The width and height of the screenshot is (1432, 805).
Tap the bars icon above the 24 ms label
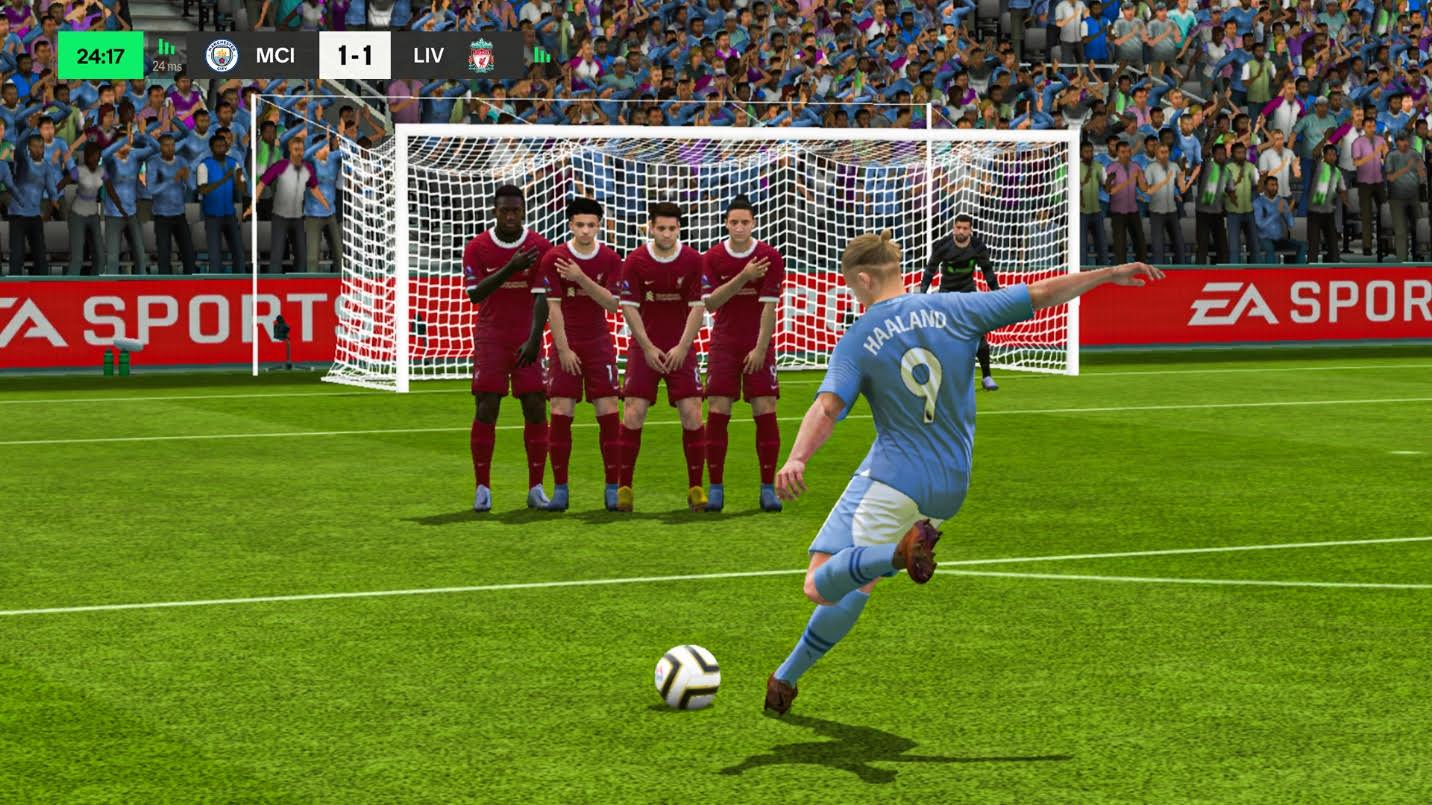click(x=164, y=46)
